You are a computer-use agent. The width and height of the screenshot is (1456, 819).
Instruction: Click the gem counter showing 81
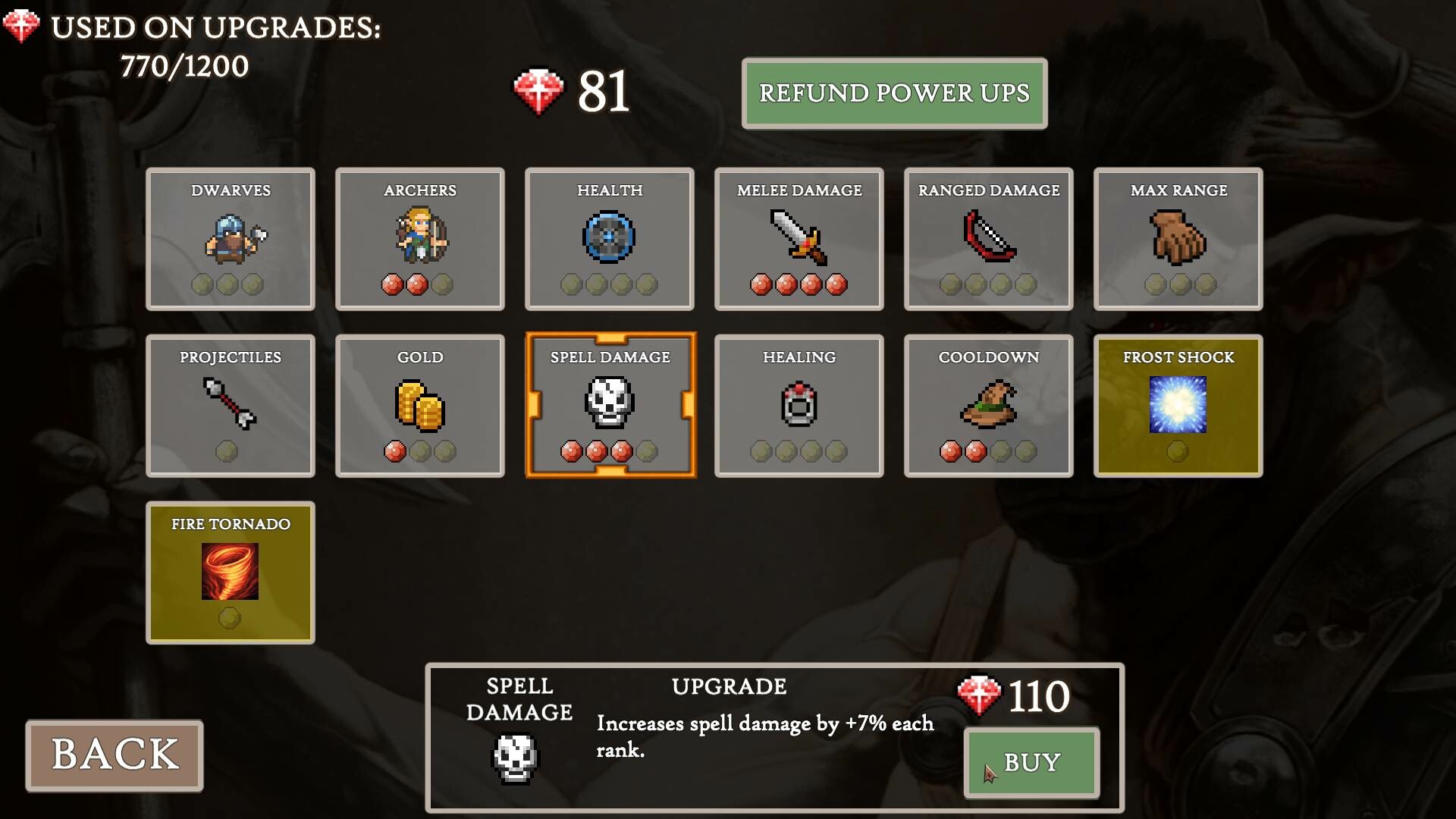(576, 91)
